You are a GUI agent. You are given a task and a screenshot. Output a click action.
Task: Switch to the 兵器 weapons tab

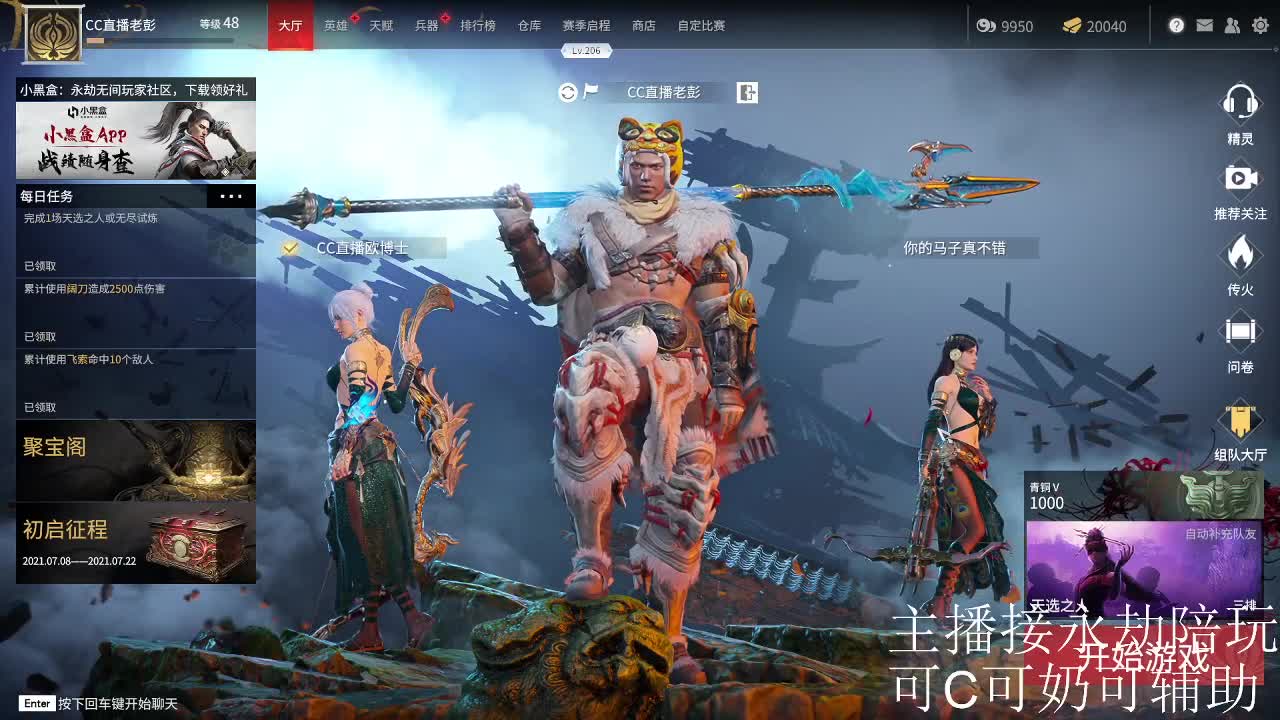click(x=428, y=26)
